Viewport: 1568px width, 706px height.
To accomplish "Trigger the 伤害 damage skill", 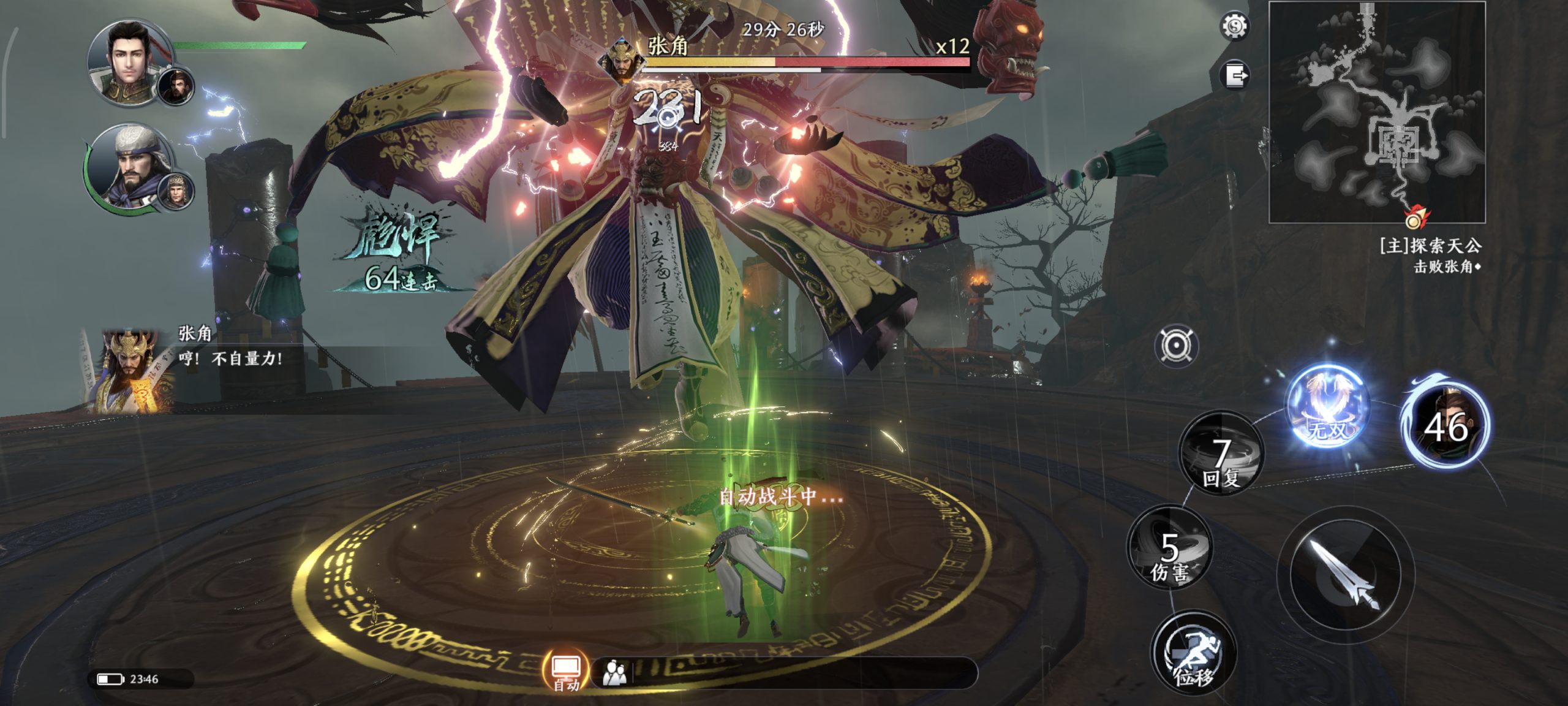I will click(1170, 547).
